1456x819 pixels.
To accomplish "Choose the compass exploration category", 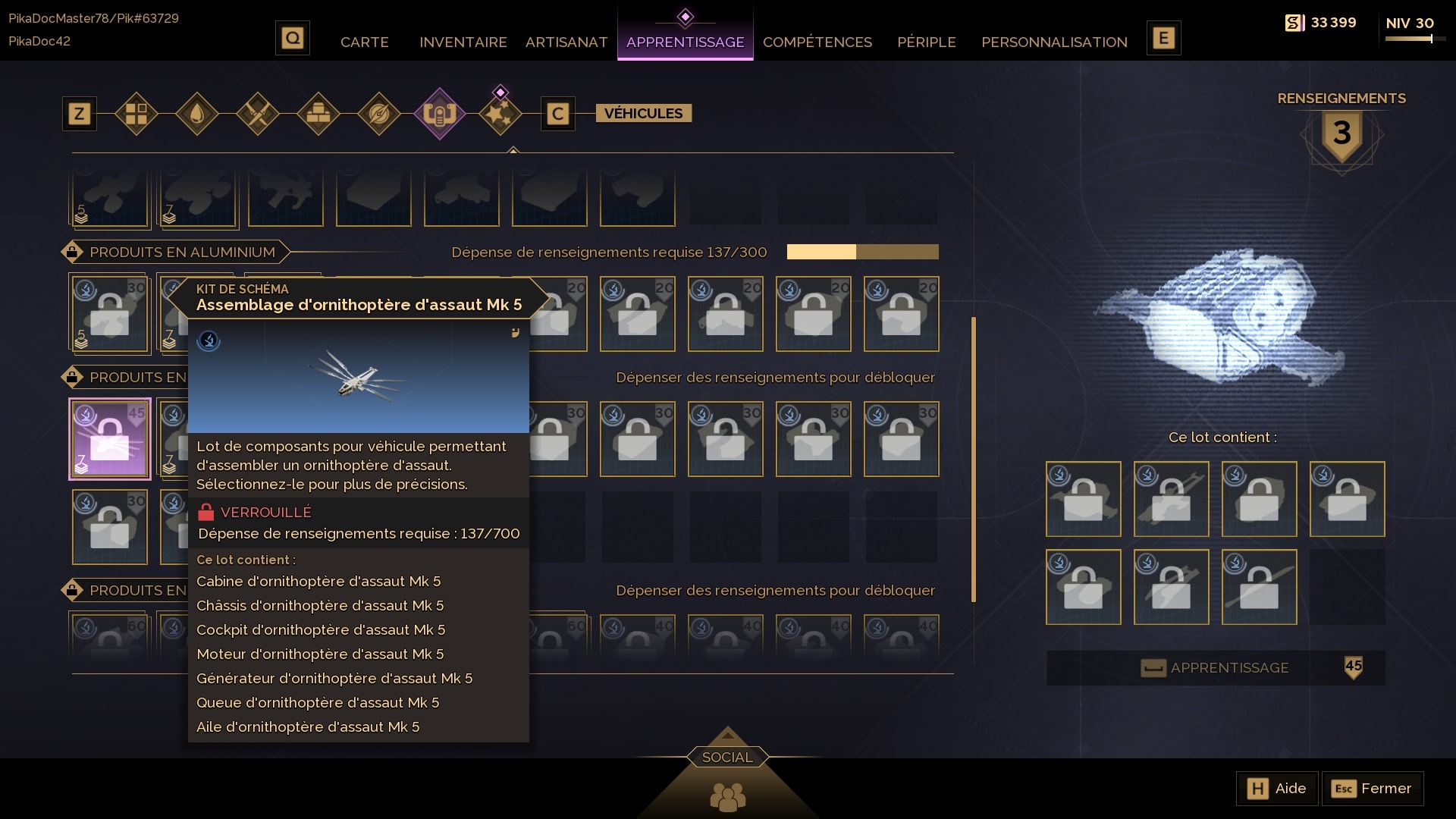I will point(379,114).
